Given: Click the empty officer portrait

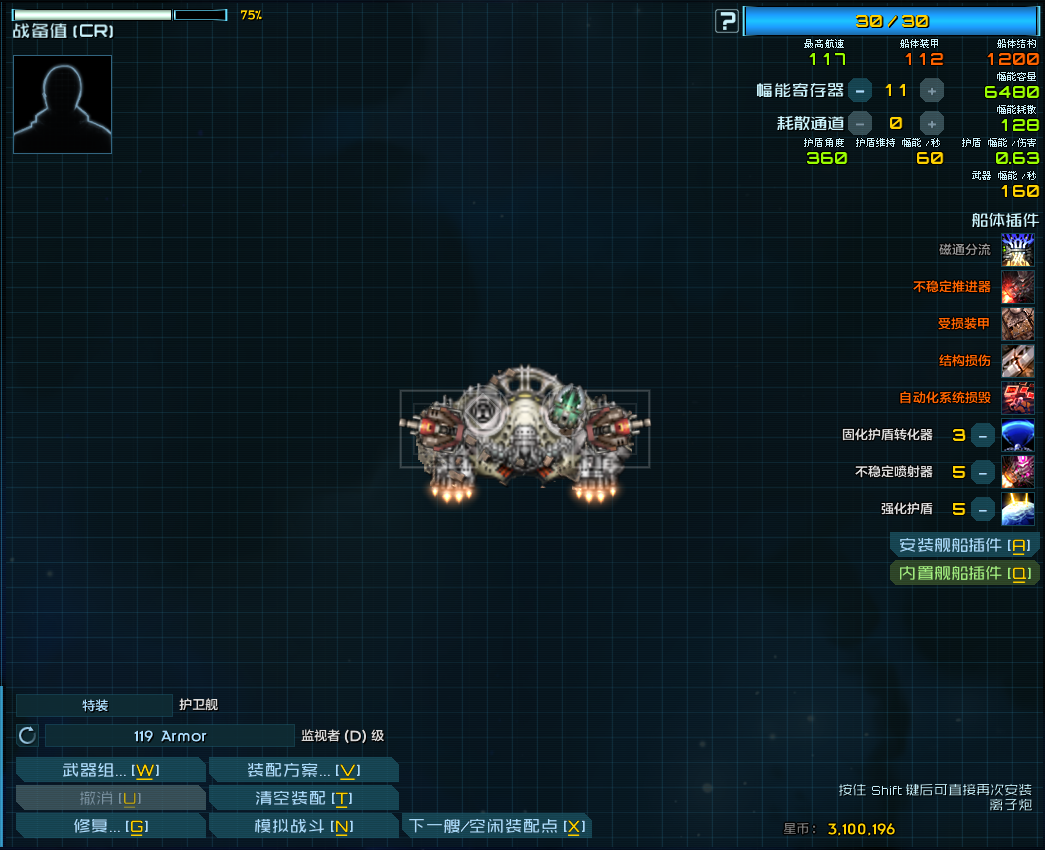Looking at the screenshot, I should point(62,104).
